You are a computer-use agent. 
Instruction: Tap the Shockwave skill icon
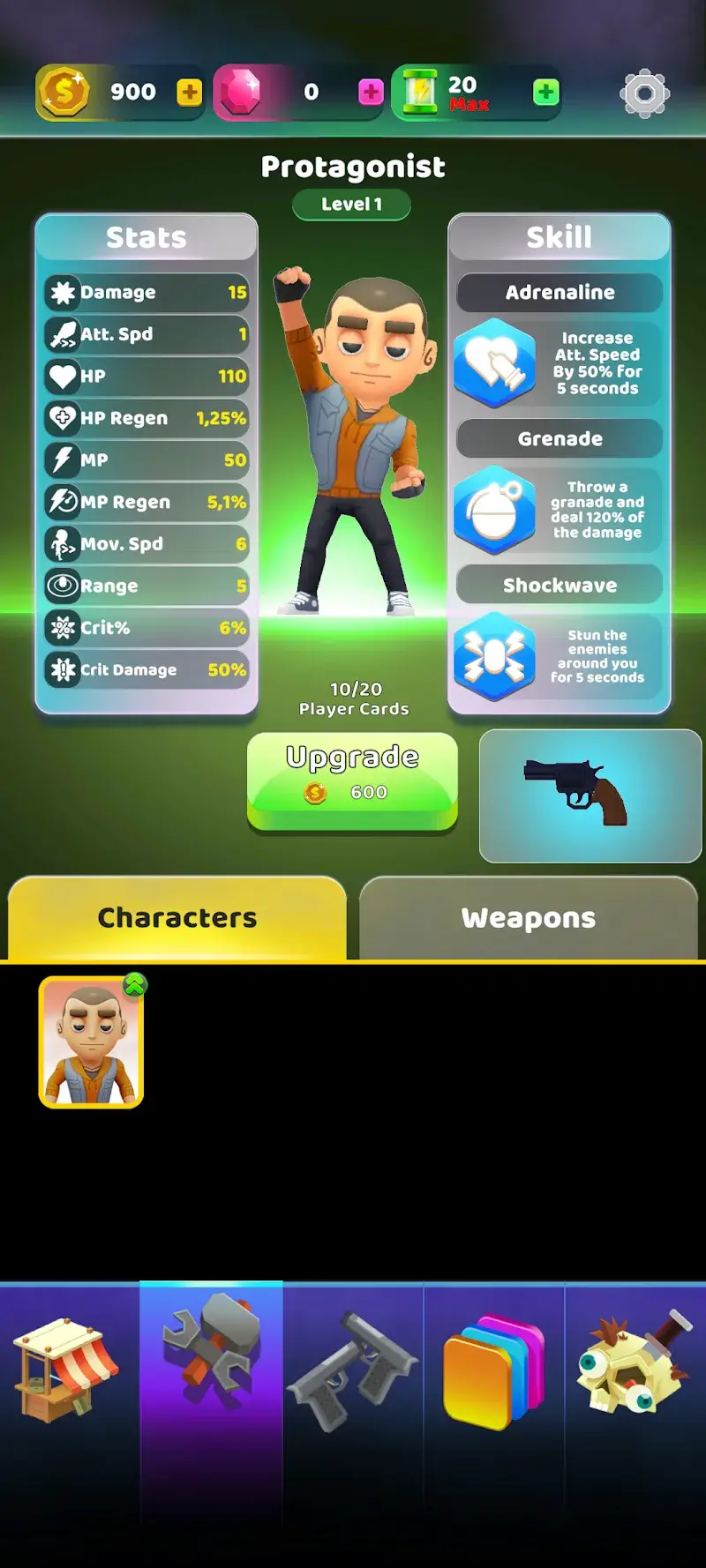495,657
